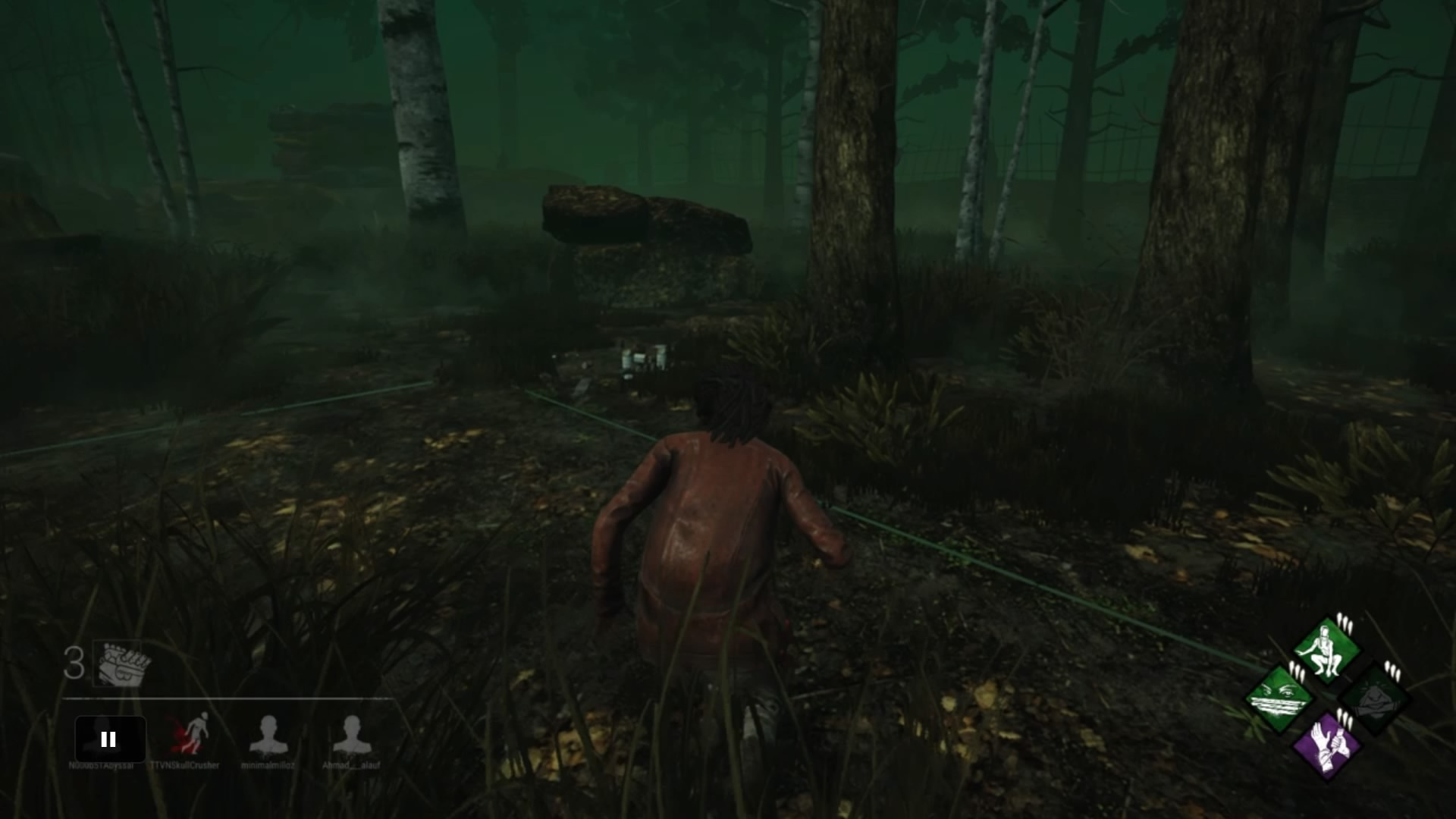Click the pause indicator on N00obSTAbyssal's portrait
Screen dimensions: 1456x819
(108, 739)
